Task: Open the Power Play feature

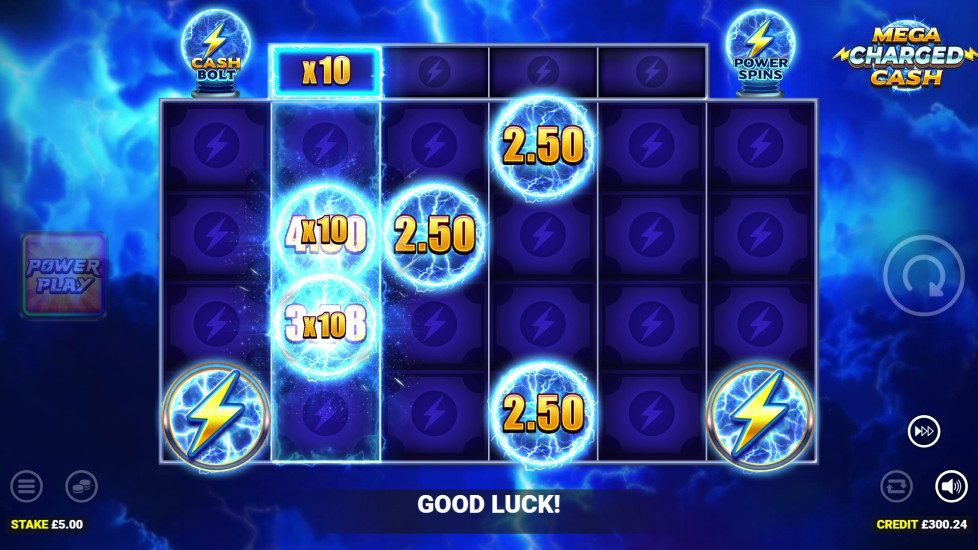Action: pos(64,276)
